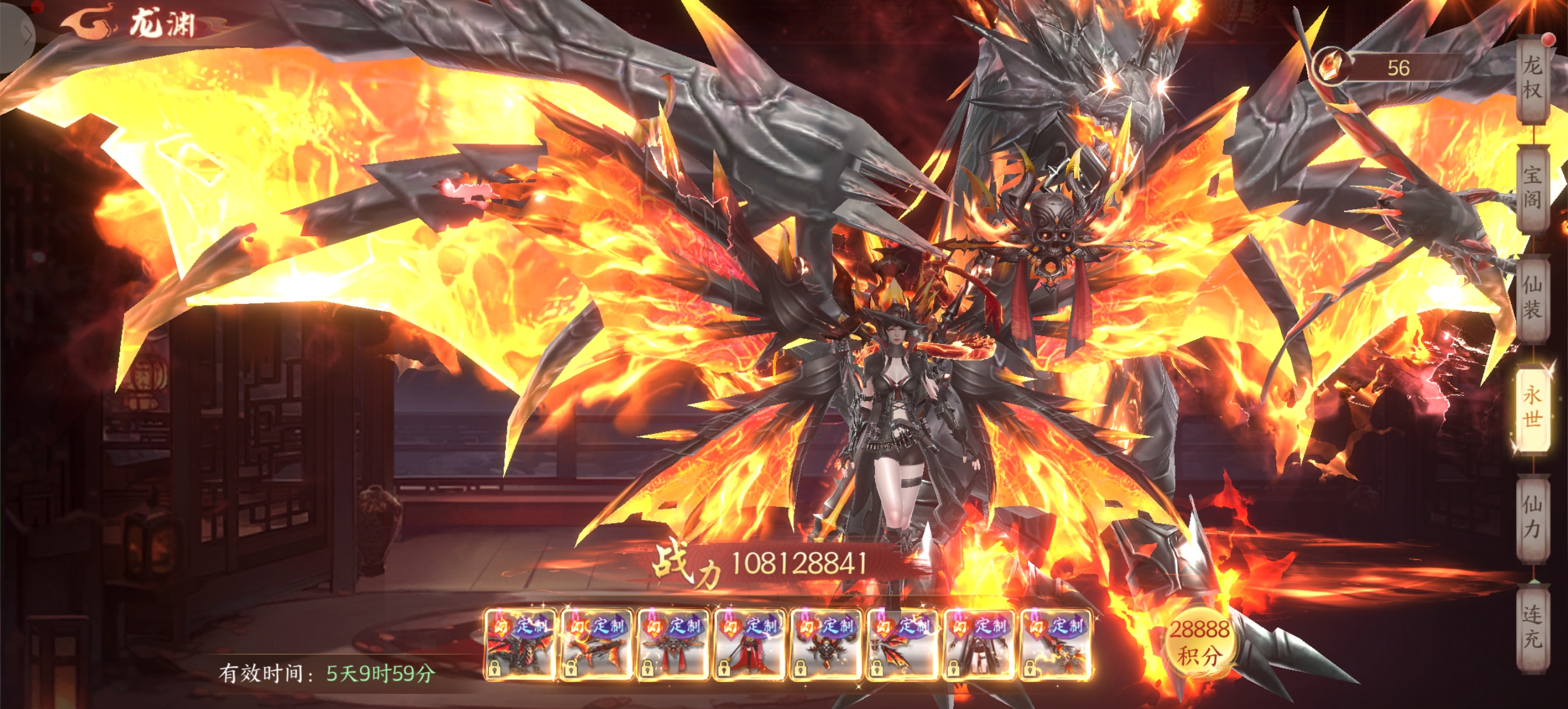Switch to the 永世 tab

[1532, 406]
